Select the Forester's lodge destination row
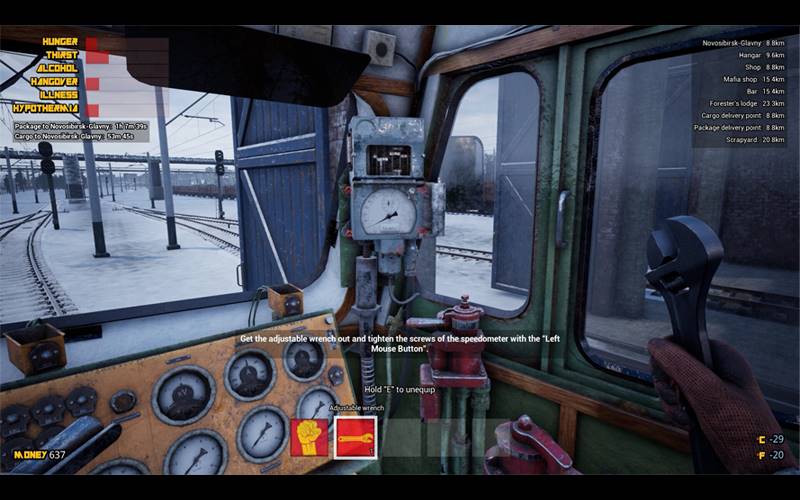 click(x=738, y=103)
